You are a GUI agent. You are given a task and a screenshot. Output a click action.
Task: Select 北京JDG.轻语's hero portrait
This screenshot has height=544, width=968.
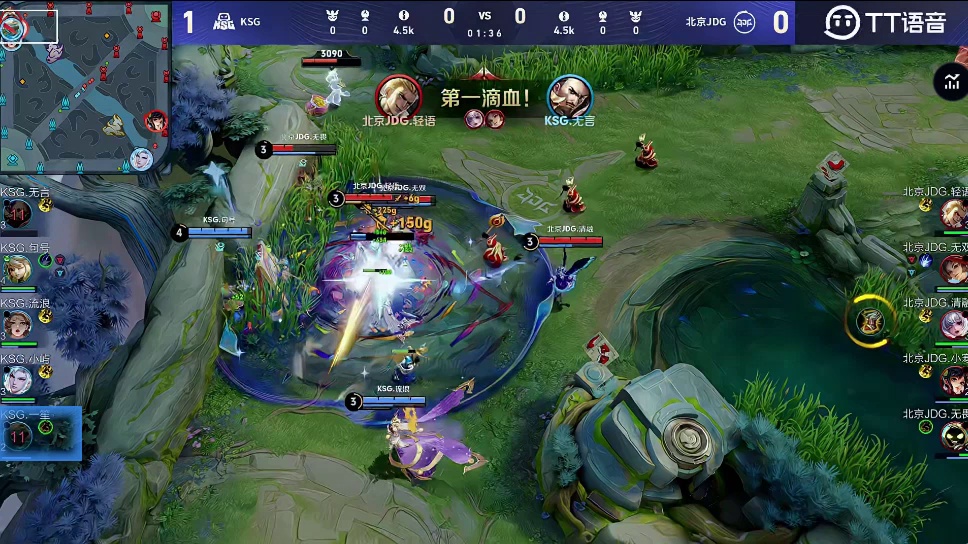click(952, 213)
